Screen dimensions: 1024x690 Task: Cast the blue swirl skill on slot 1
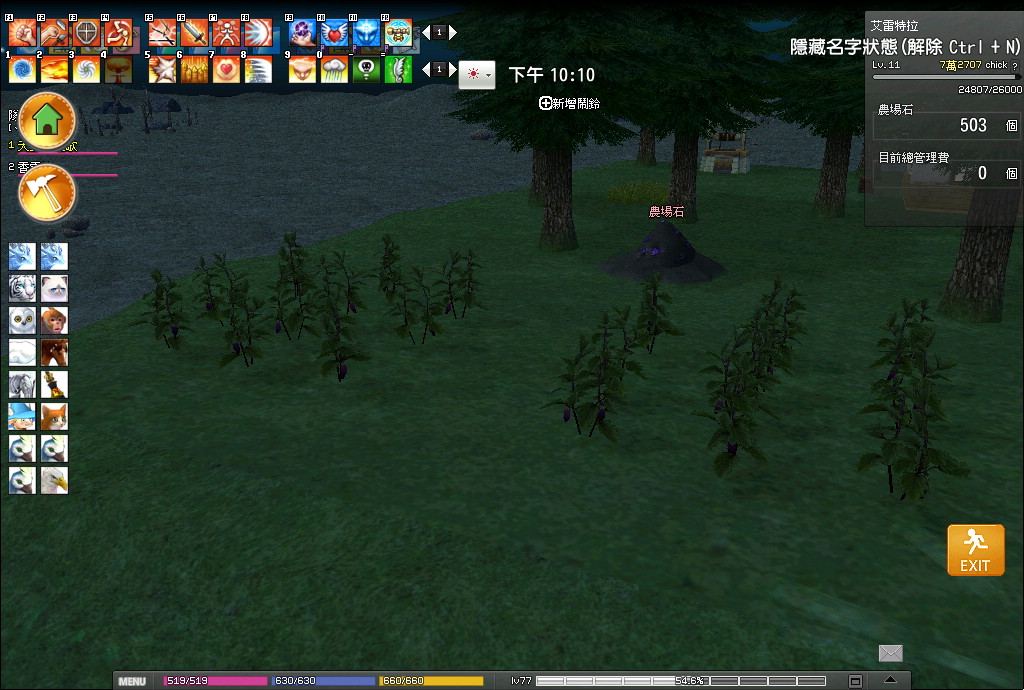22,69
